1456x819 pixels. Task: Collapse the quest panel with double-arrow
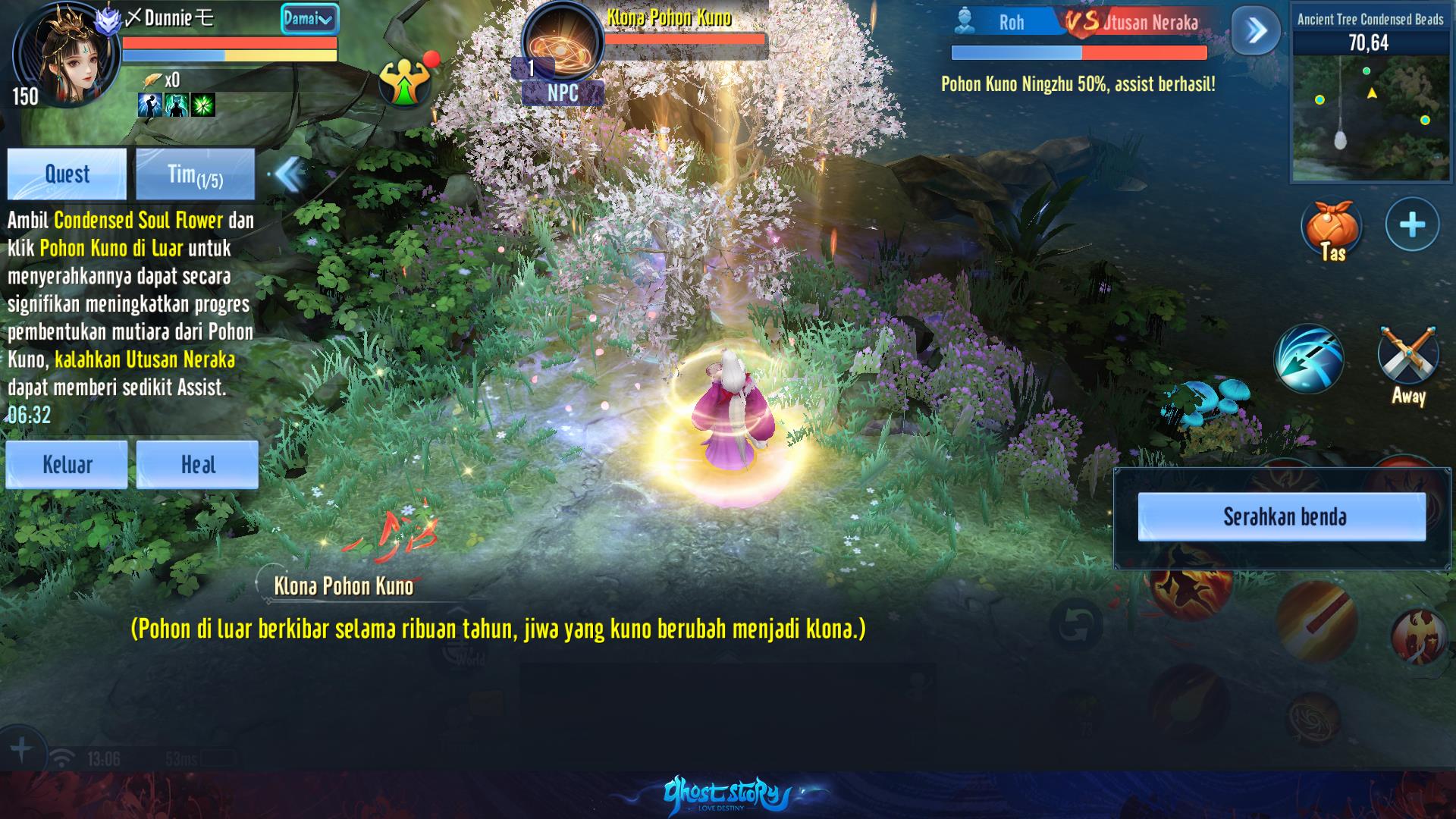click(x=288, y=174)
